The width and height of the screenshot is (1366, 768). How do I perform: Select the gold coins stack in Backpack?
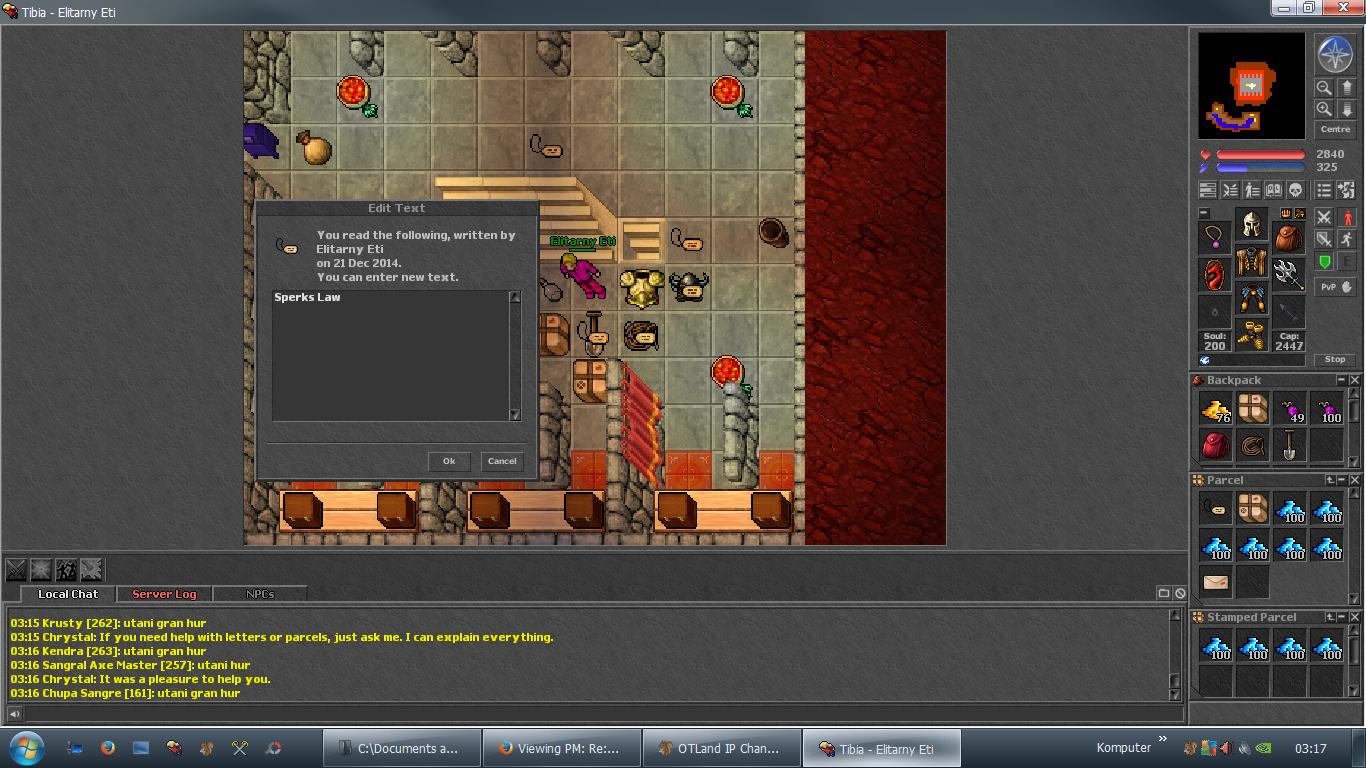pyautogui.click(x=1216, y=409)
